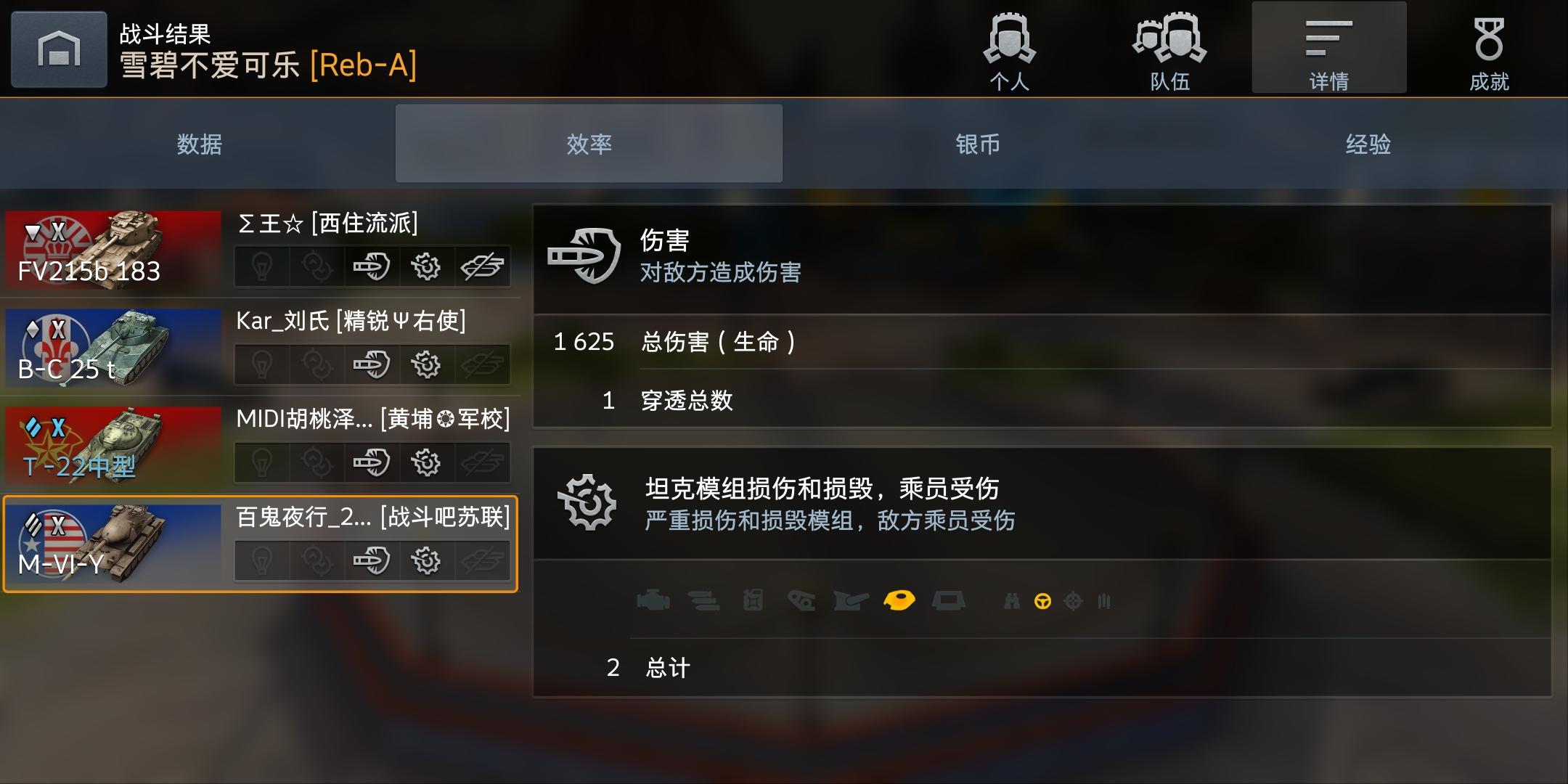Open the 成就 achievements panel
The height and width of the screenshot is (784, 1568).
point(1490,47)
